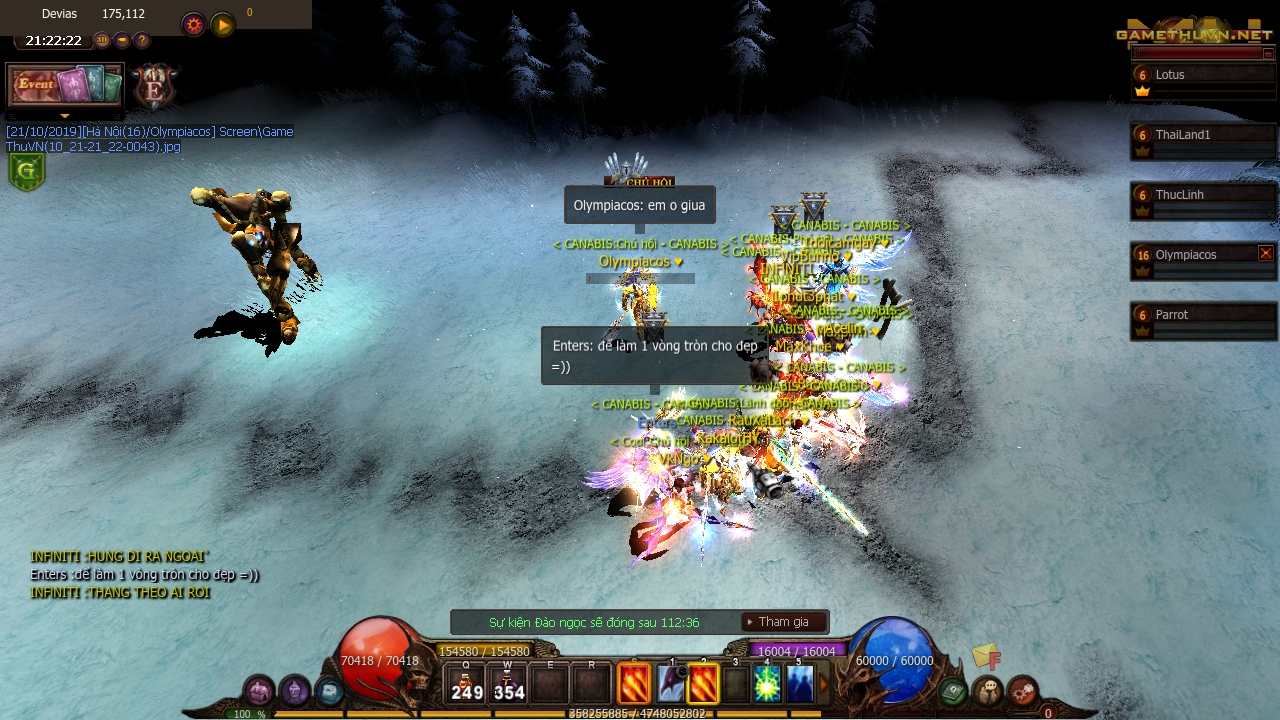The height and width of the screenshot is (720, 1280).
Task: Open the screenshot file path link in chat
Action: (x=148, y=139)
